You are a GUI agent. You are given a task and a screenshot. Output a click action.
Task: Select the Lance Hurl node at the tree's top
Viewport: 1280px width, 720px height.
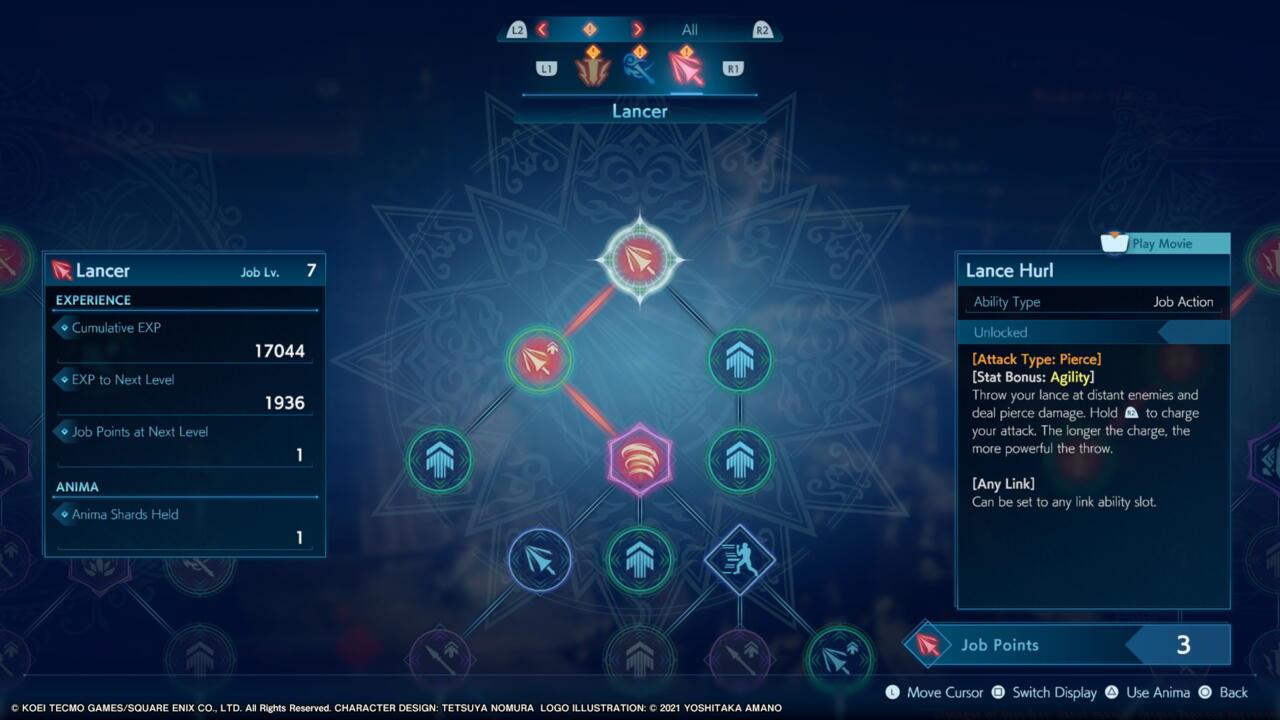point(640,258)
